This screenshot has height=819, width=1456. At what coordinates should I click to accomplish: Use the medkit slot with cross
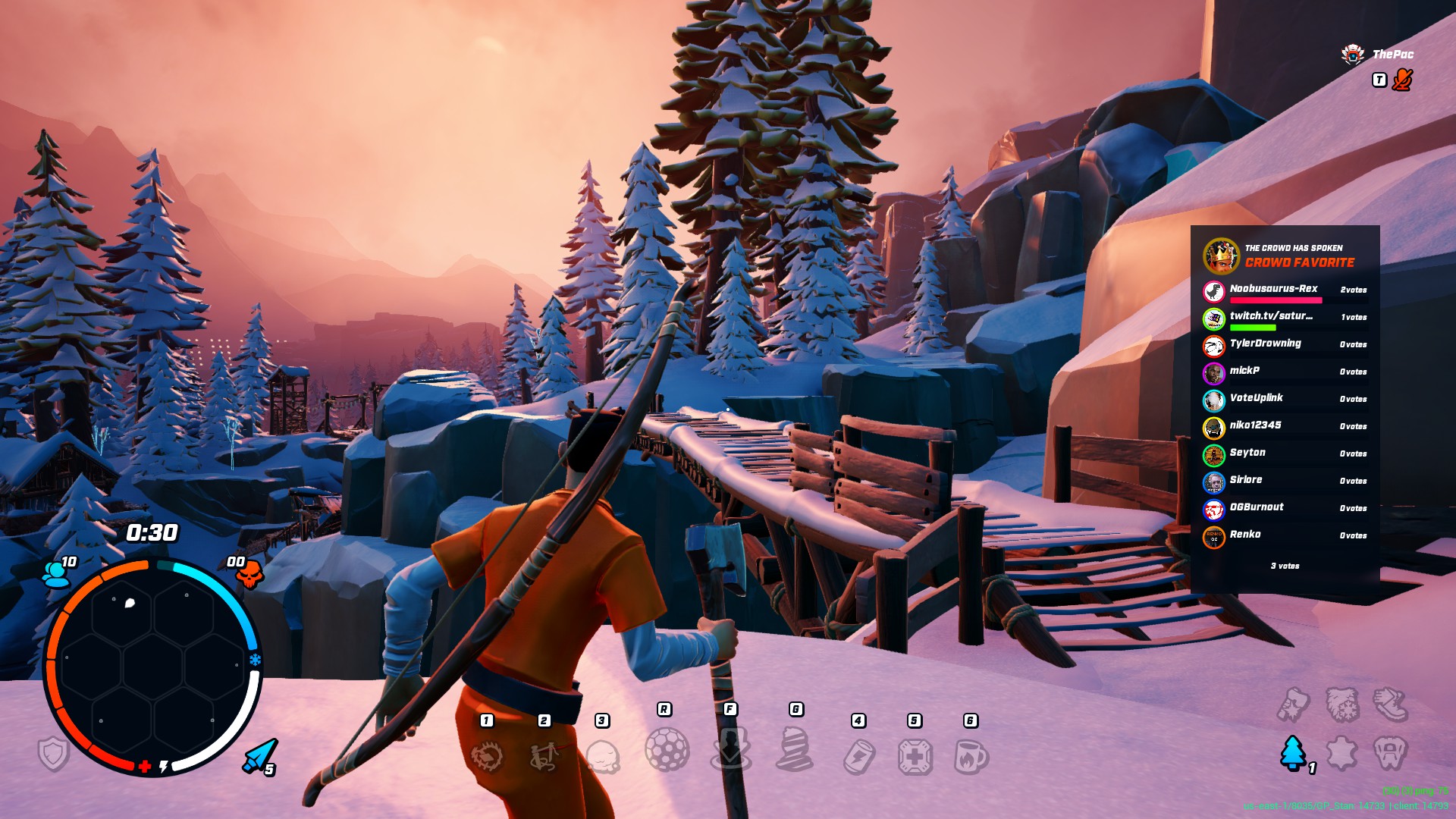915,757
